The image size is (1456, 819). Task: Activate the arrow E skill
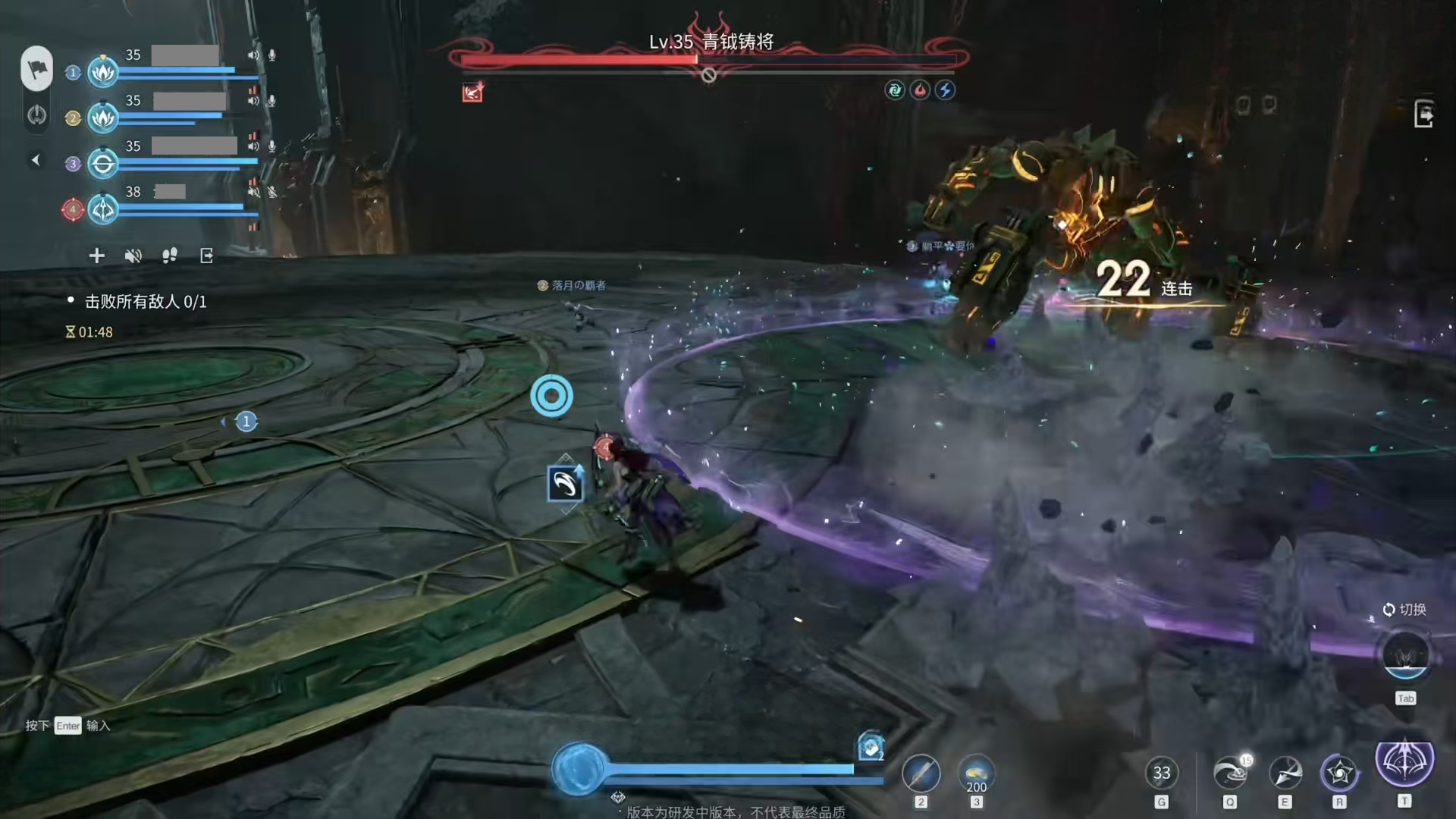(1285, 773)
